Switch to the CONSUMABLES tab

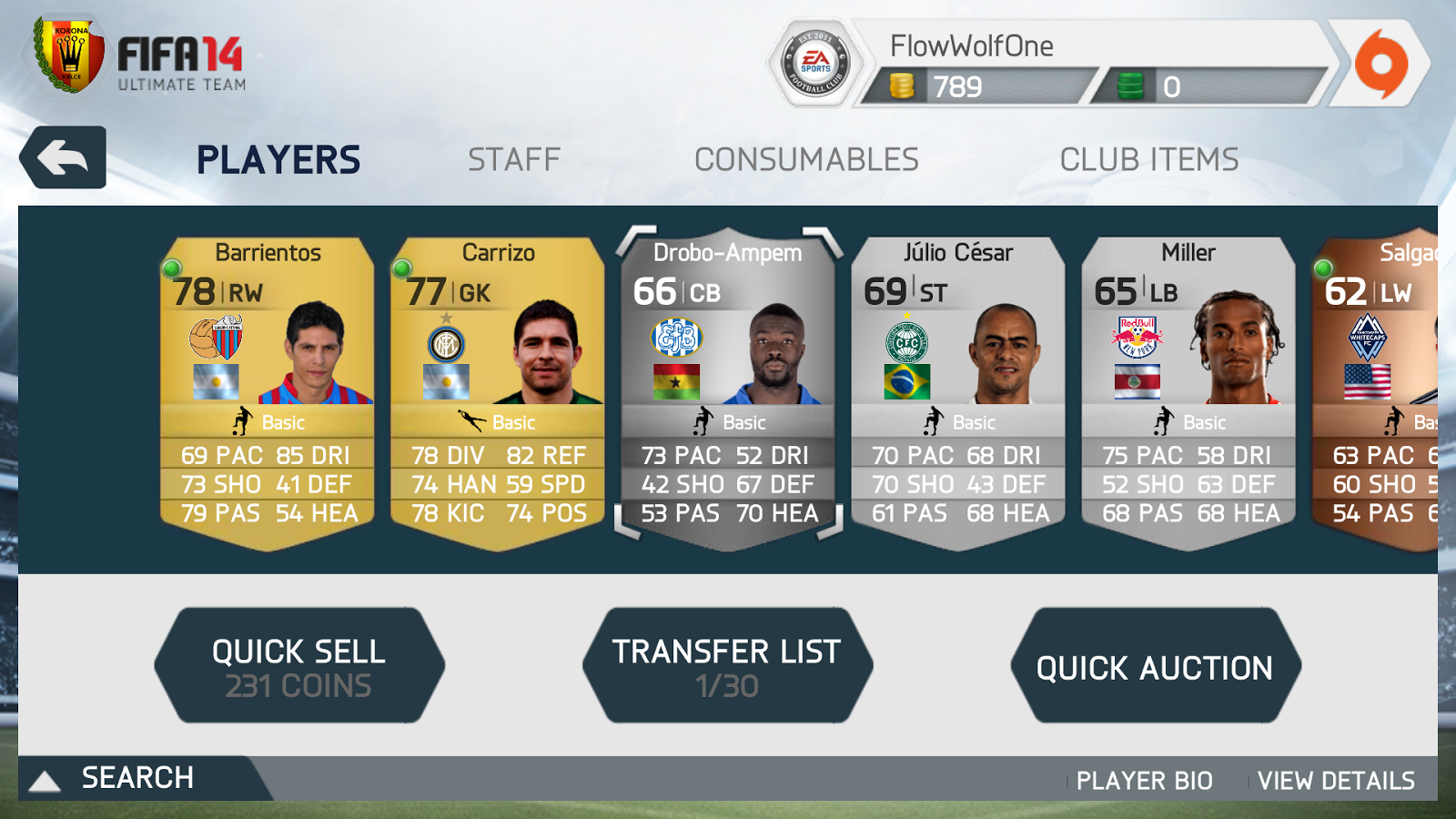click(806, 157)
